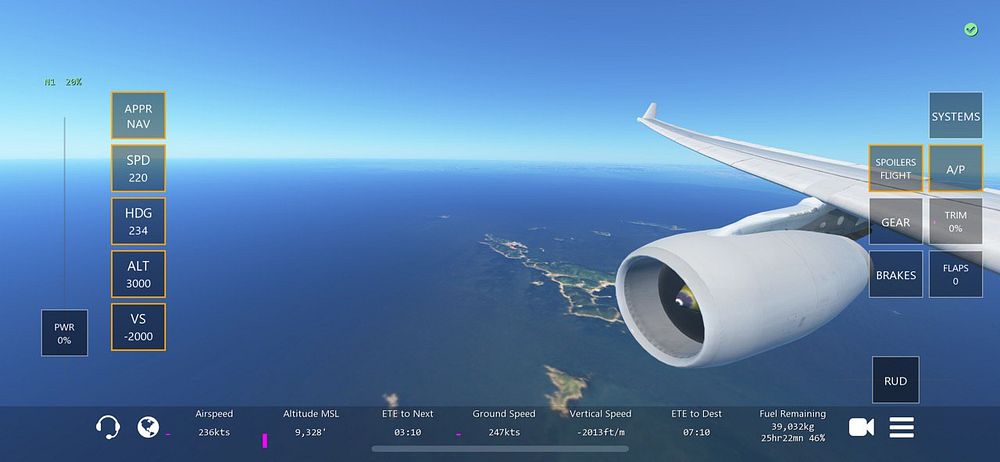This screenshot has height=462, width=1000.
Task: Tap the green checkmark status icon
Action: pyautogui.click(x=970, y=30)
